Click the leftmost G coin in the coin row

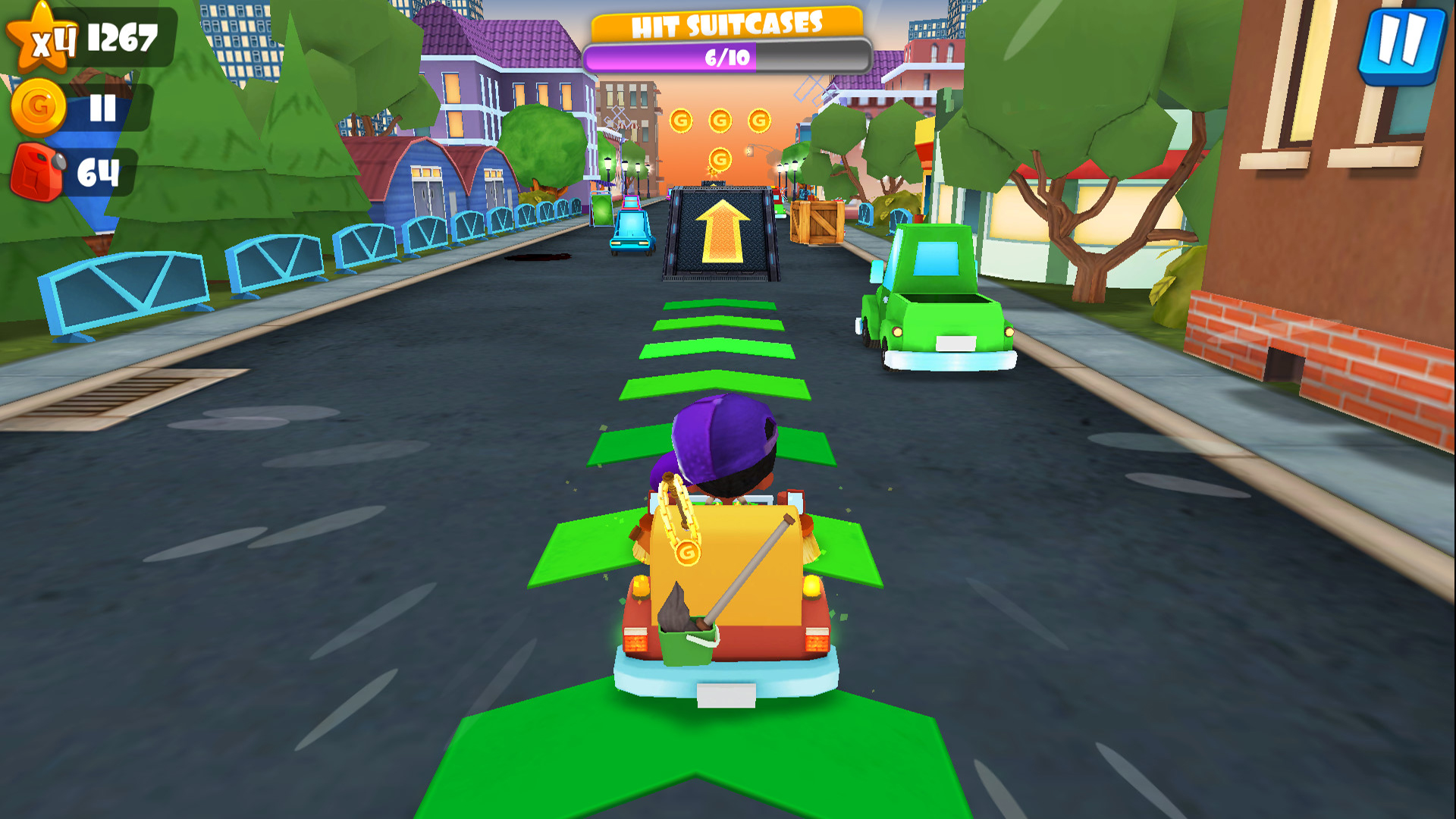coord(681,120)
